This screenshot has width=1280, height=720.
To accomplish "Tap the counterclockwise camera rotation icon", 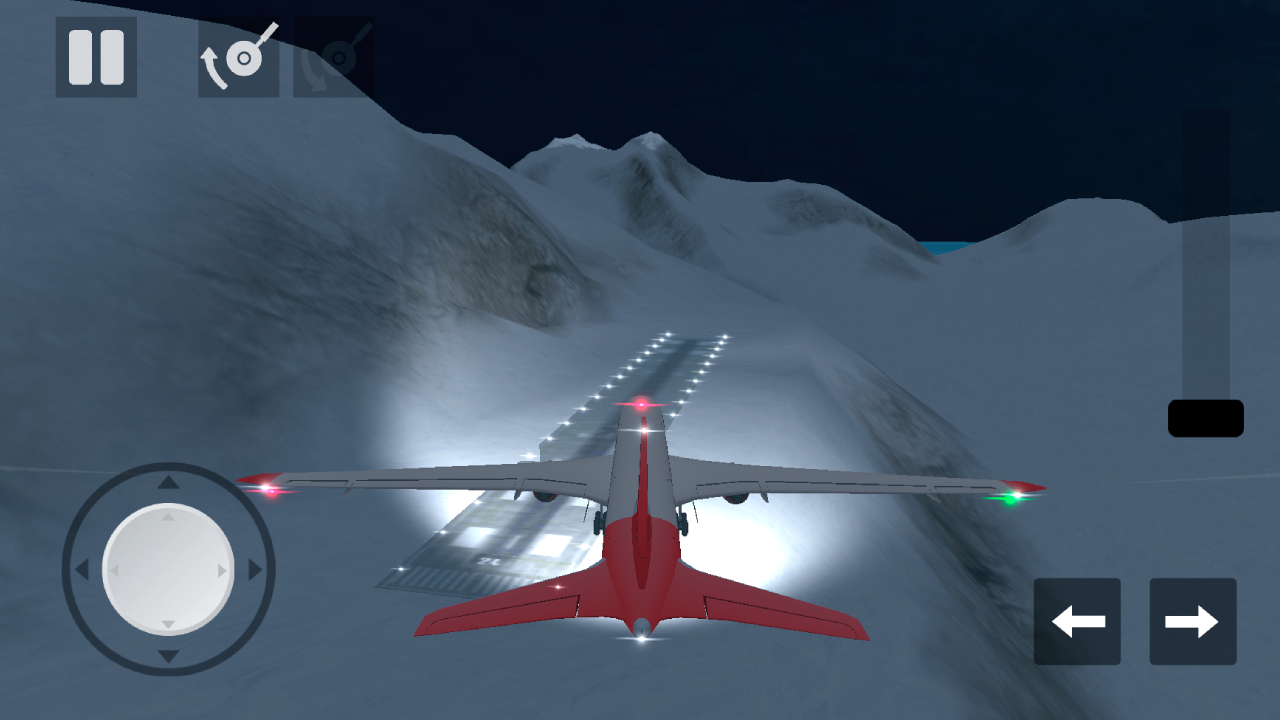I will point(237,57).
